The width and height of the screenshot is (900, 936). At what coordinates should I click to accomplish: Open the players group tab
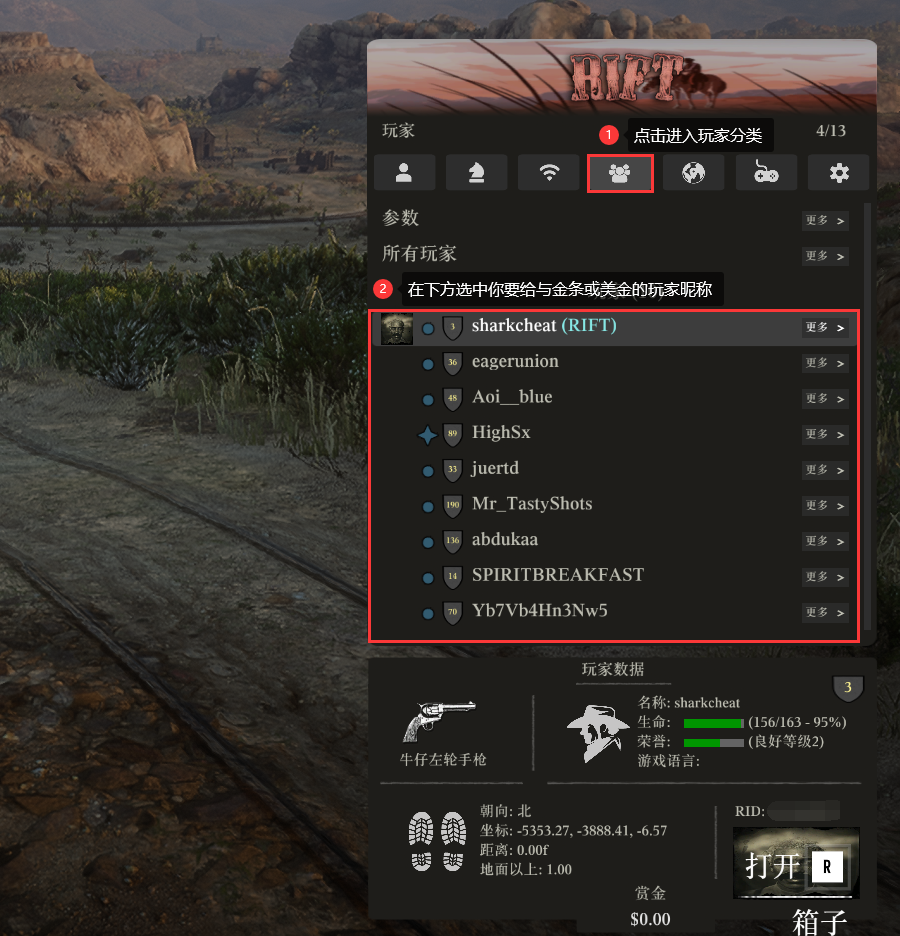620,173
